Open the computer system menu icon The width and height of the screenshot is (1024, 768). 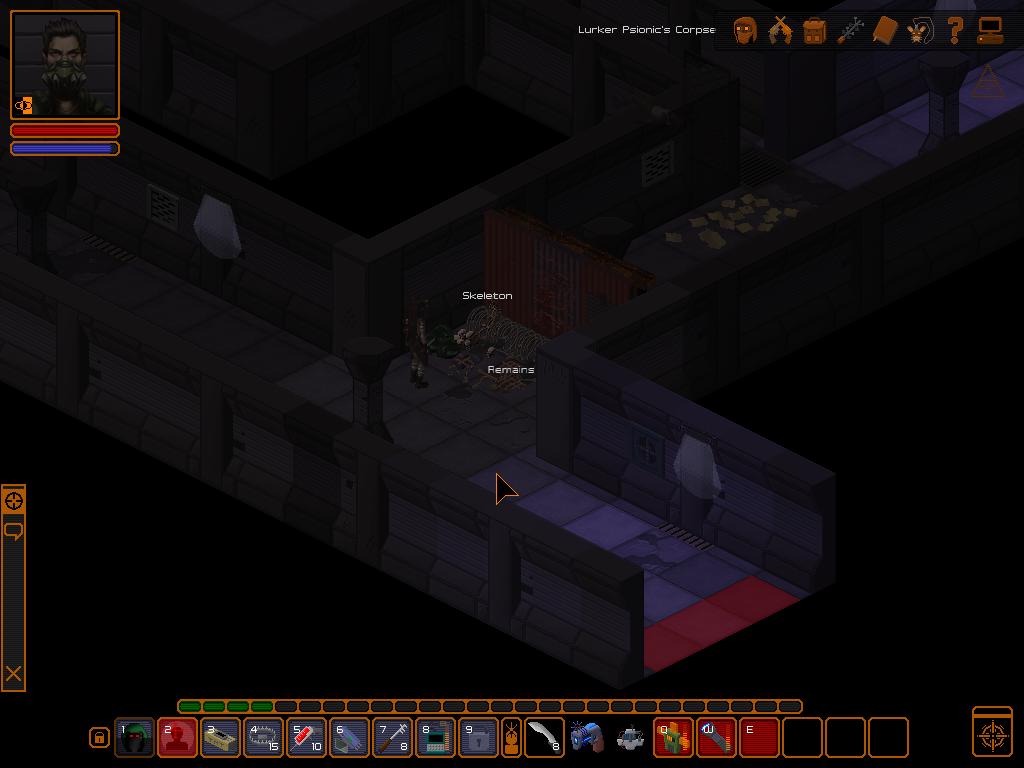[x=990, y=30]
